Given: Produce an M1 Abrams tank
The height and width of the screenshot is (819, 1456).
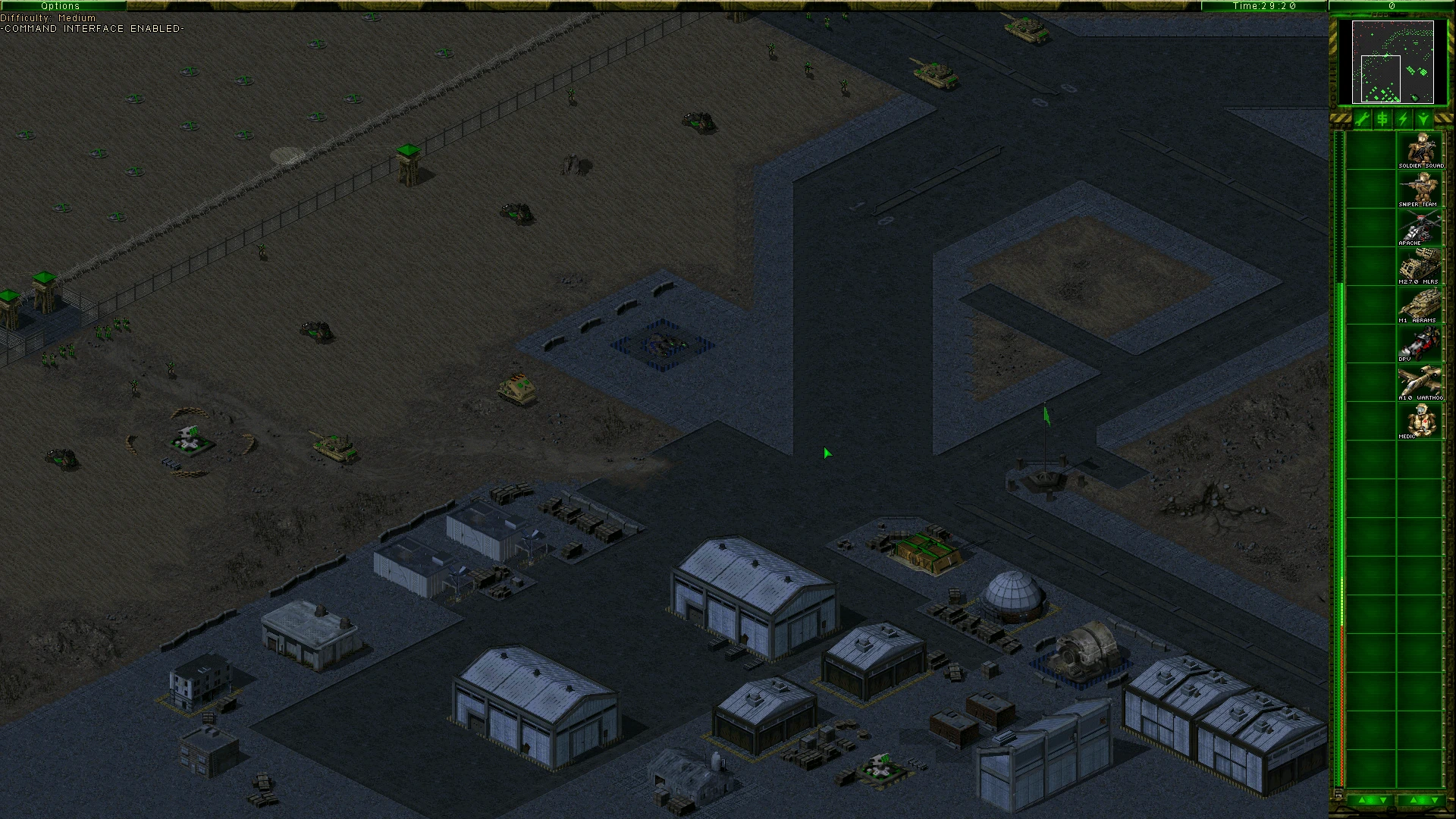Looking at the screenshot, I should tap(1420, 305).
